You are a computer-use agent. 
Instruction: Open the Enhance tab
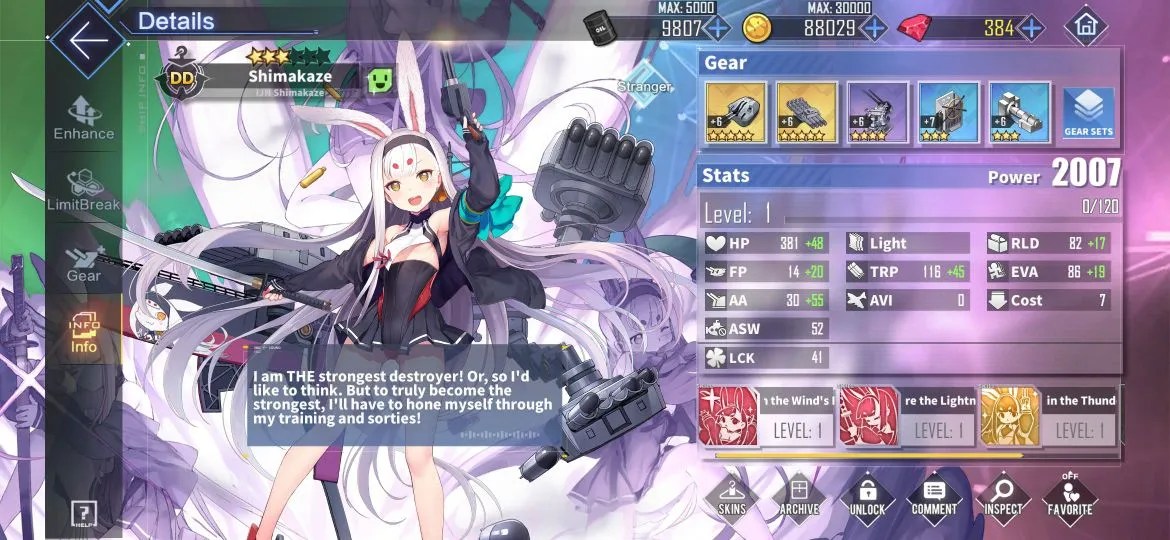[84, 118]
